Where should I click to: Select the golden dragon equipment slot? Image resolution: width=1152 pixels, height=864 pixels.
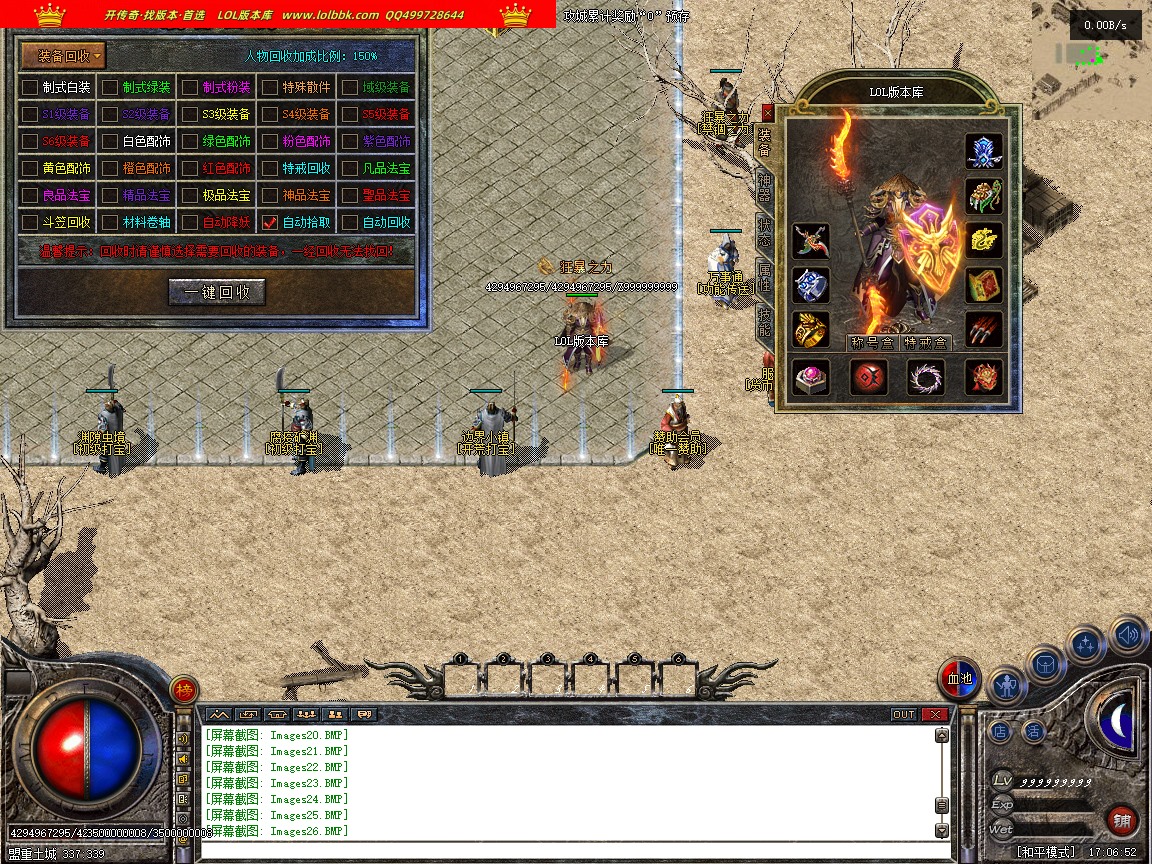[984, 239]
